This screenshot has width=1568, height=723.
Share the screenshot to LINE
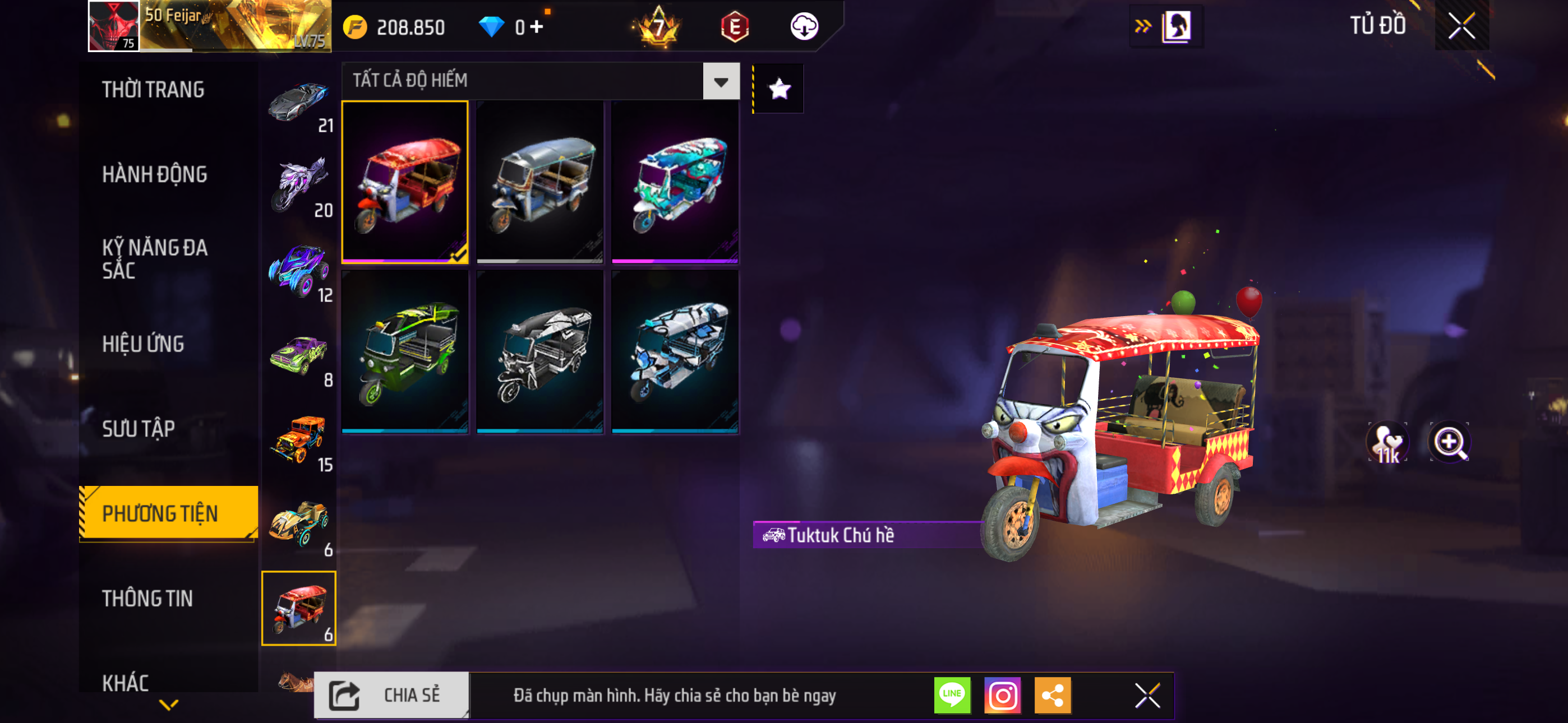(x=952, y=695)
